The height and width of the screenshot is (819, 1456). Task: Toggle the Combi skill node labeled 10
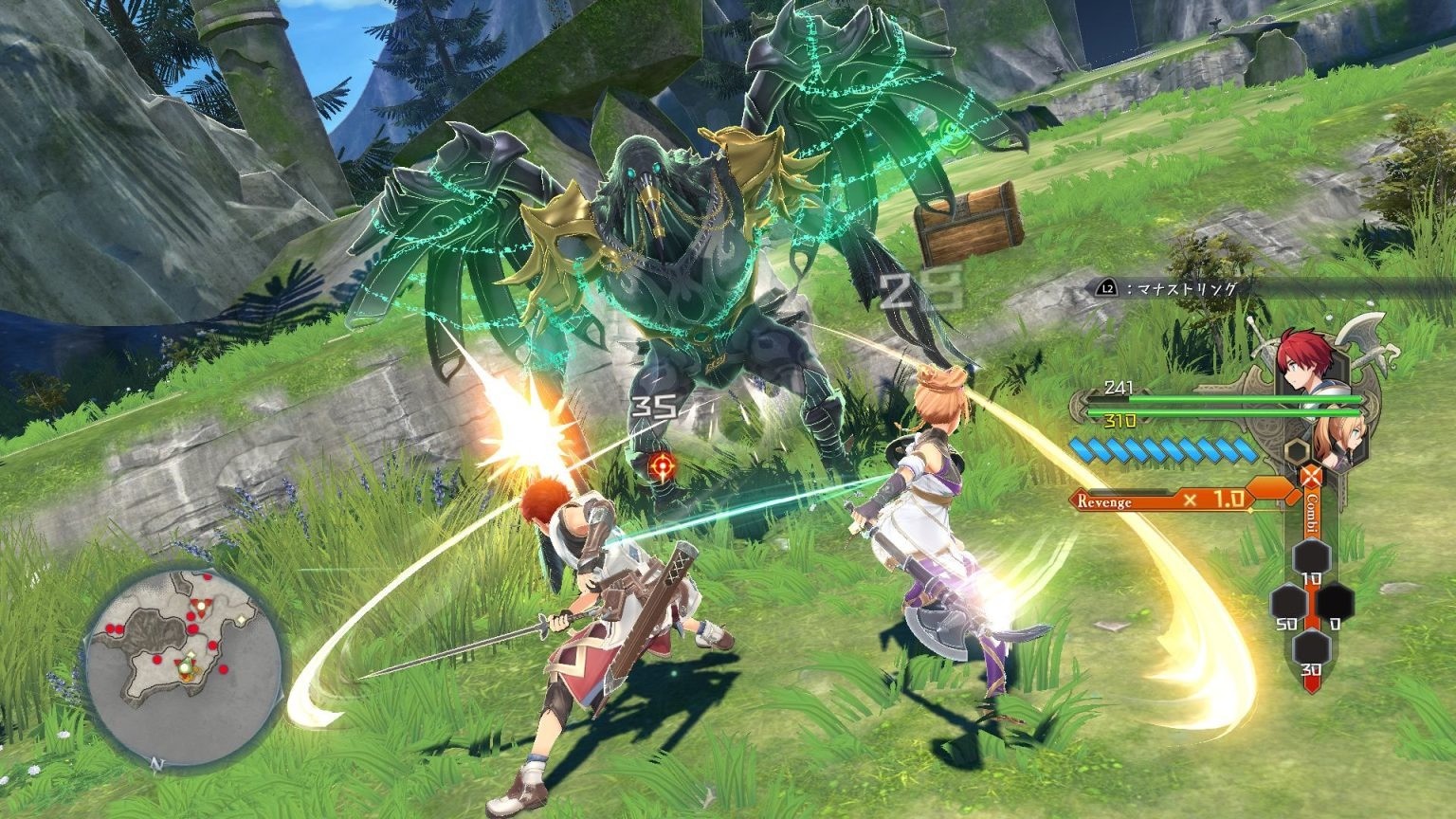[x=1311, y=556]
